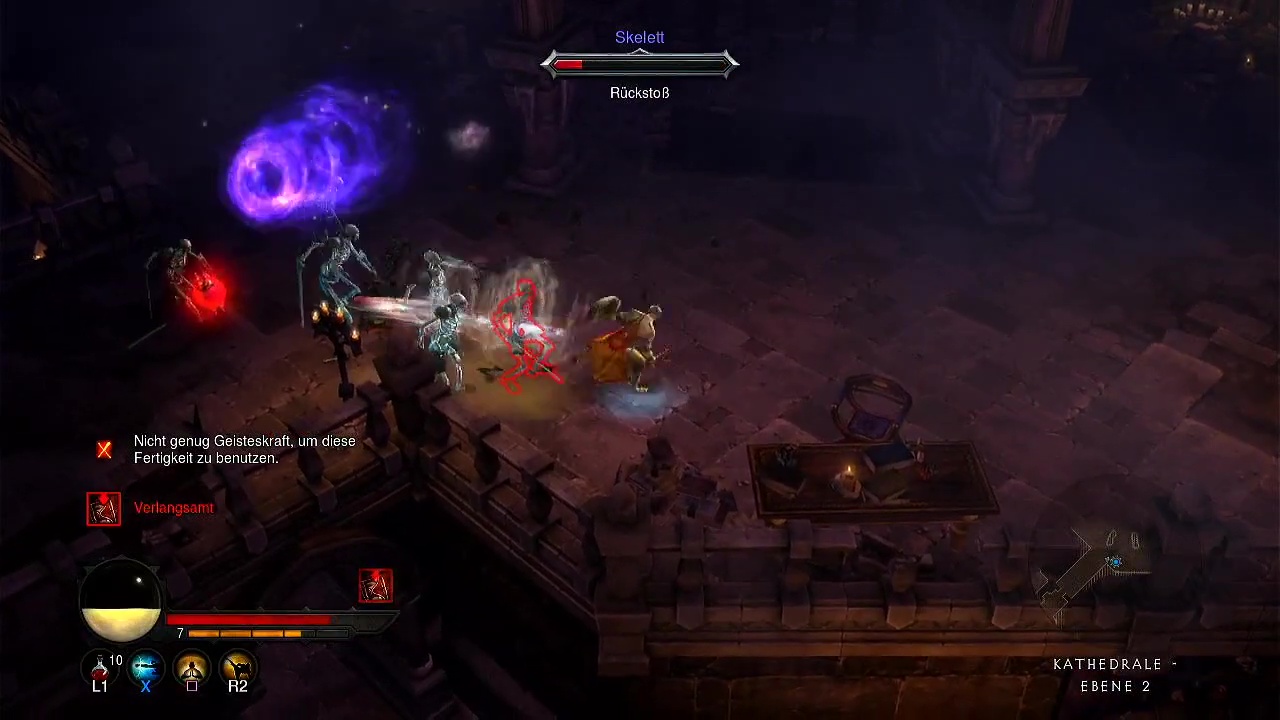
Task: Click the debuff icon beside the Verlangsamt label
Action: (x=103, y=509)
